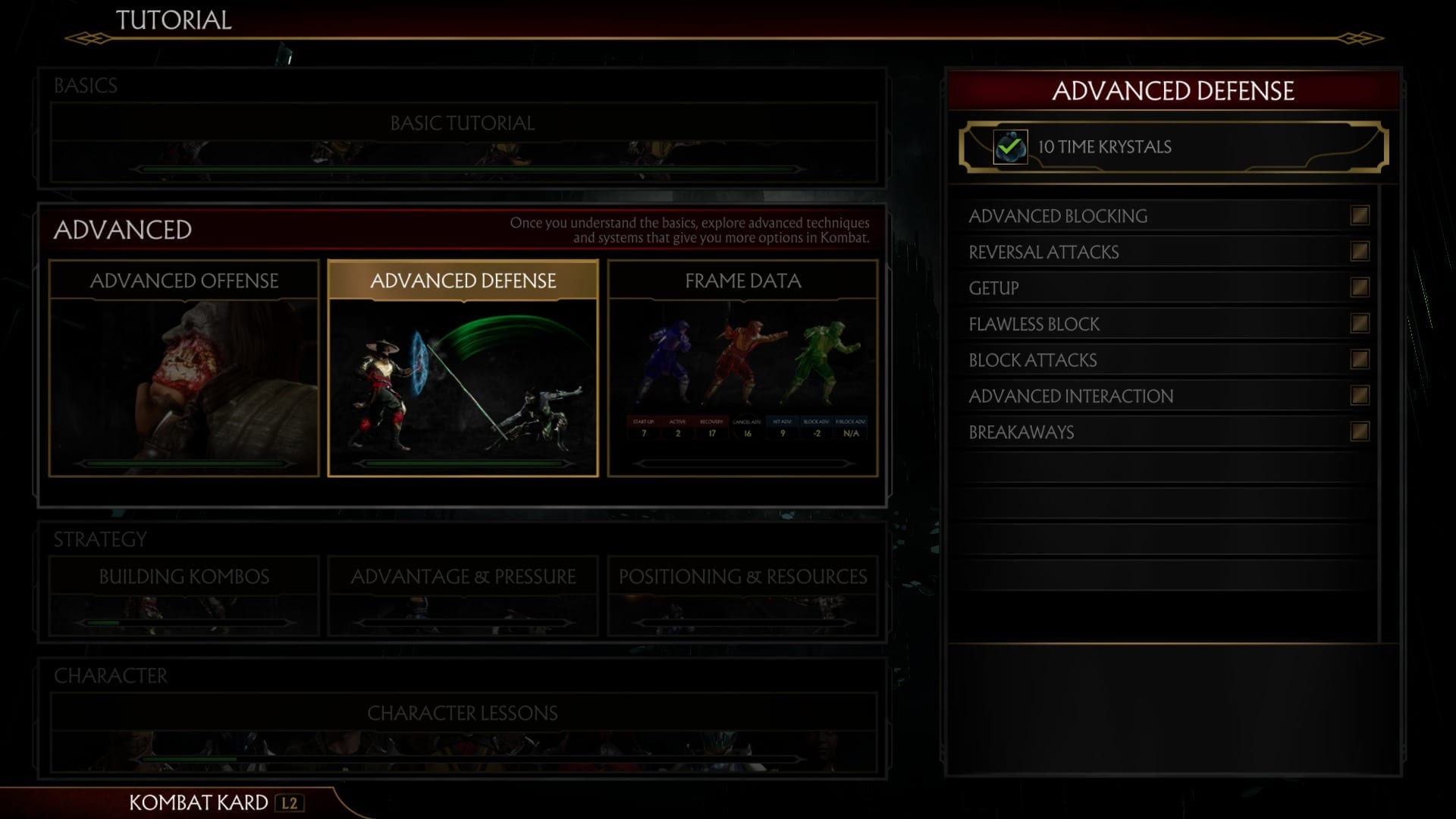Expand the Character tutorial section
This screenshot has width=1456, height=819.
pos(111,675)
